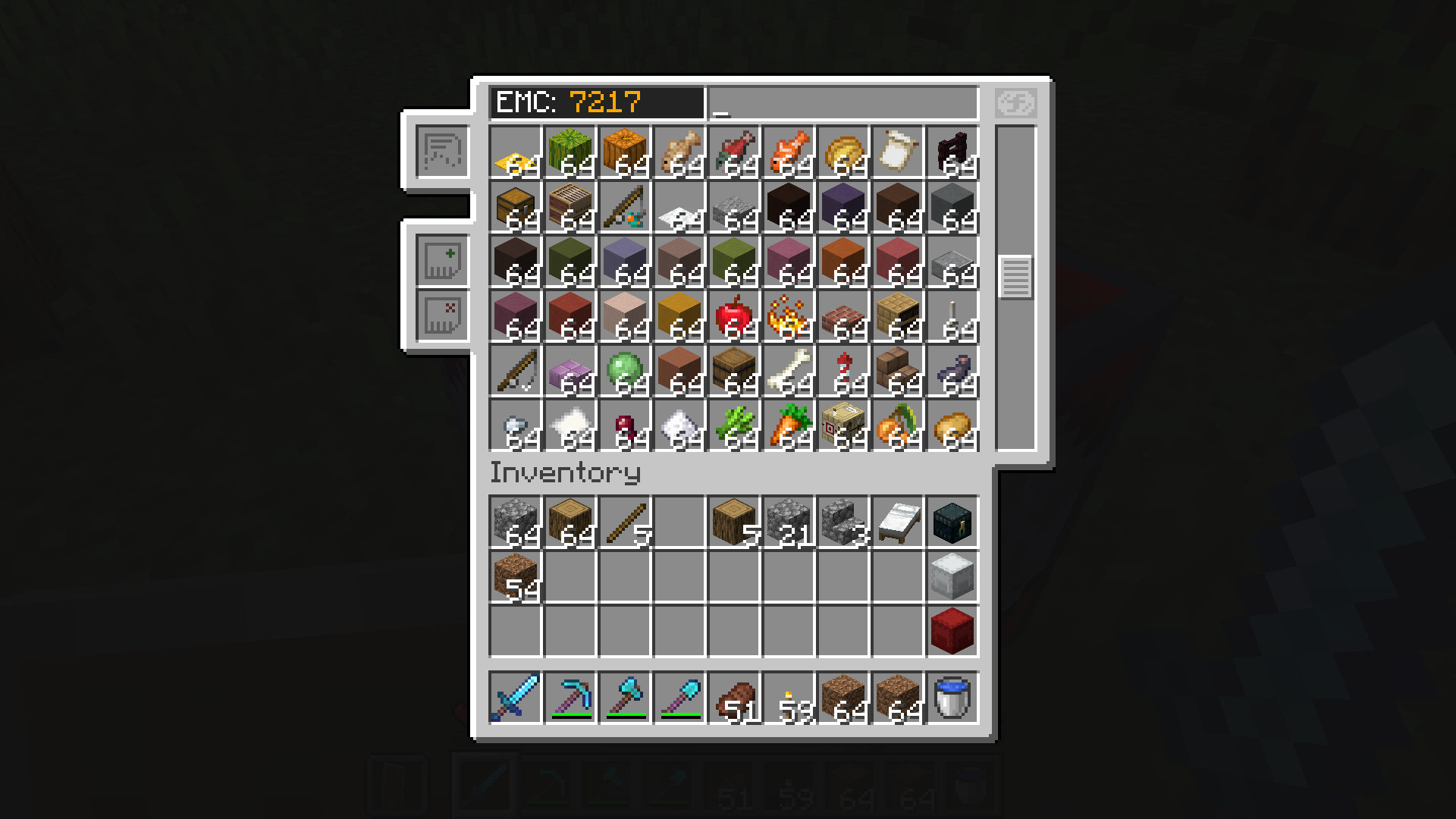
Task: Select the bone item in the grid
Action: (787, 371)
